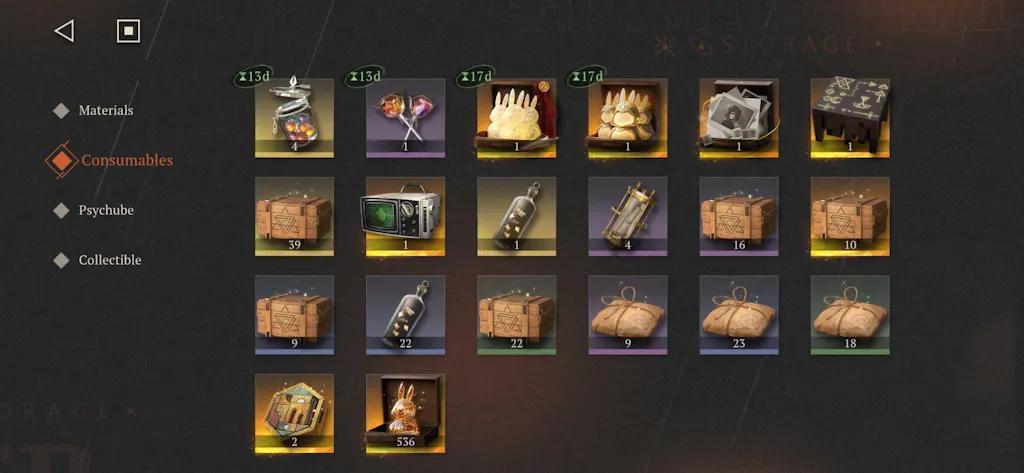This screenshot has width=1024, height=473.
Task: Select the Consumables tab
Action: point(126,160)
